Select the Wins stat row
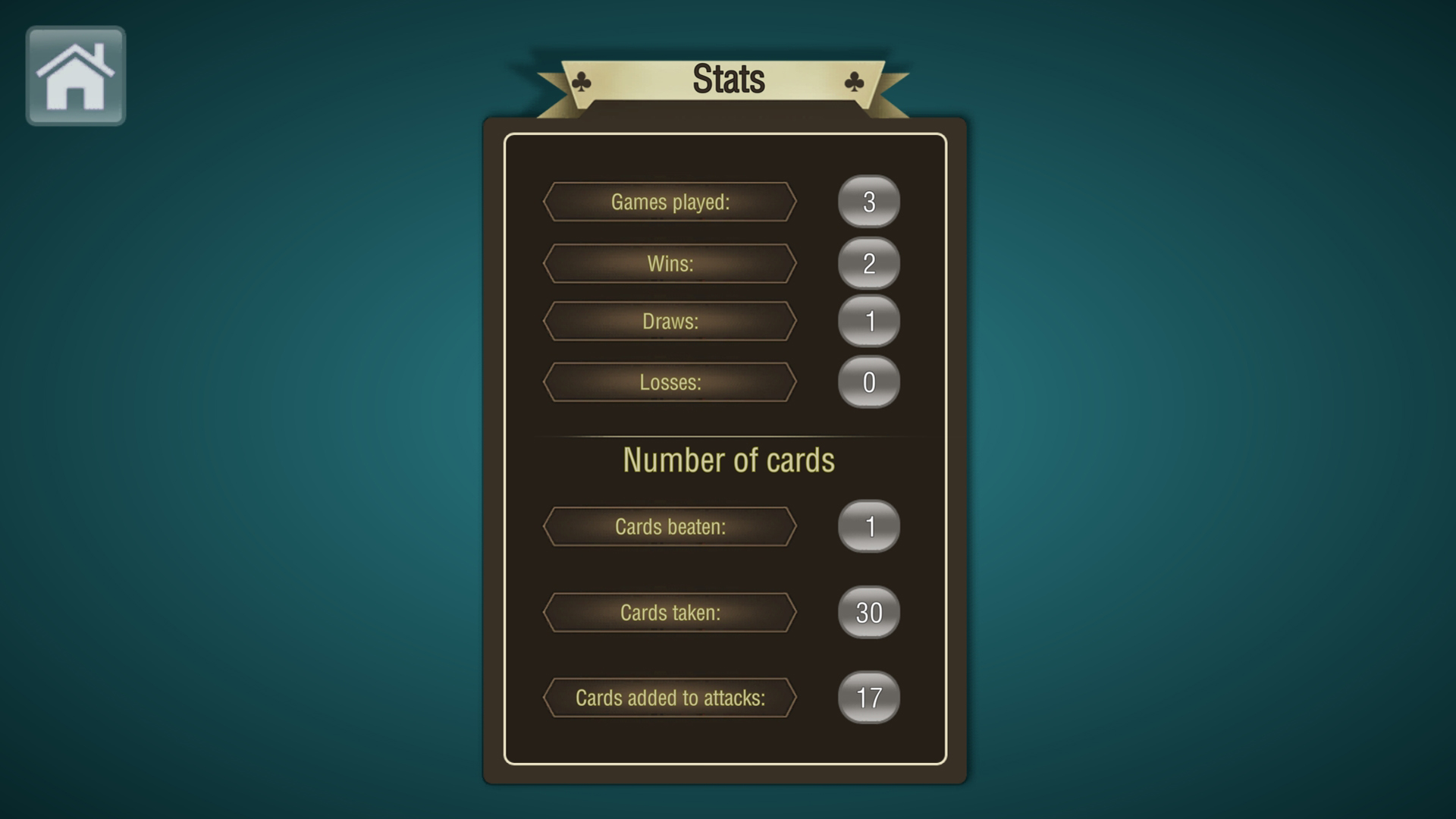The height and width of the screenshot is (819, 1456). tap(670, 263)
